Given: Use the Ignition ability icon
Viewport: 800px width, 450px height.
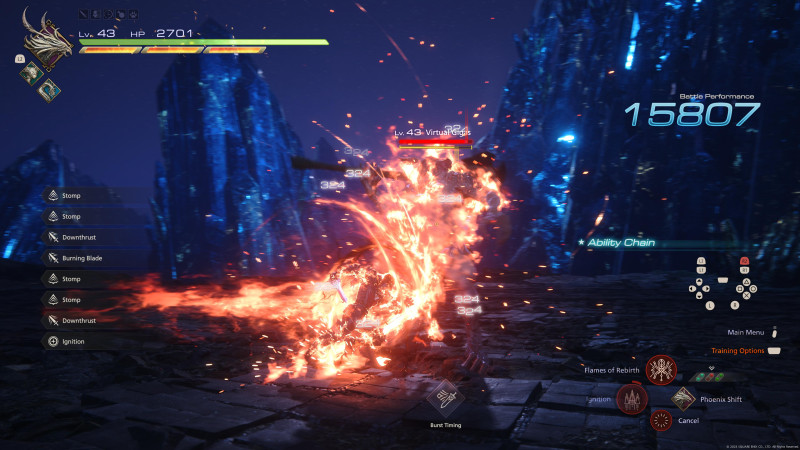Looking at the screenshot, I should (x=632, y=400).
